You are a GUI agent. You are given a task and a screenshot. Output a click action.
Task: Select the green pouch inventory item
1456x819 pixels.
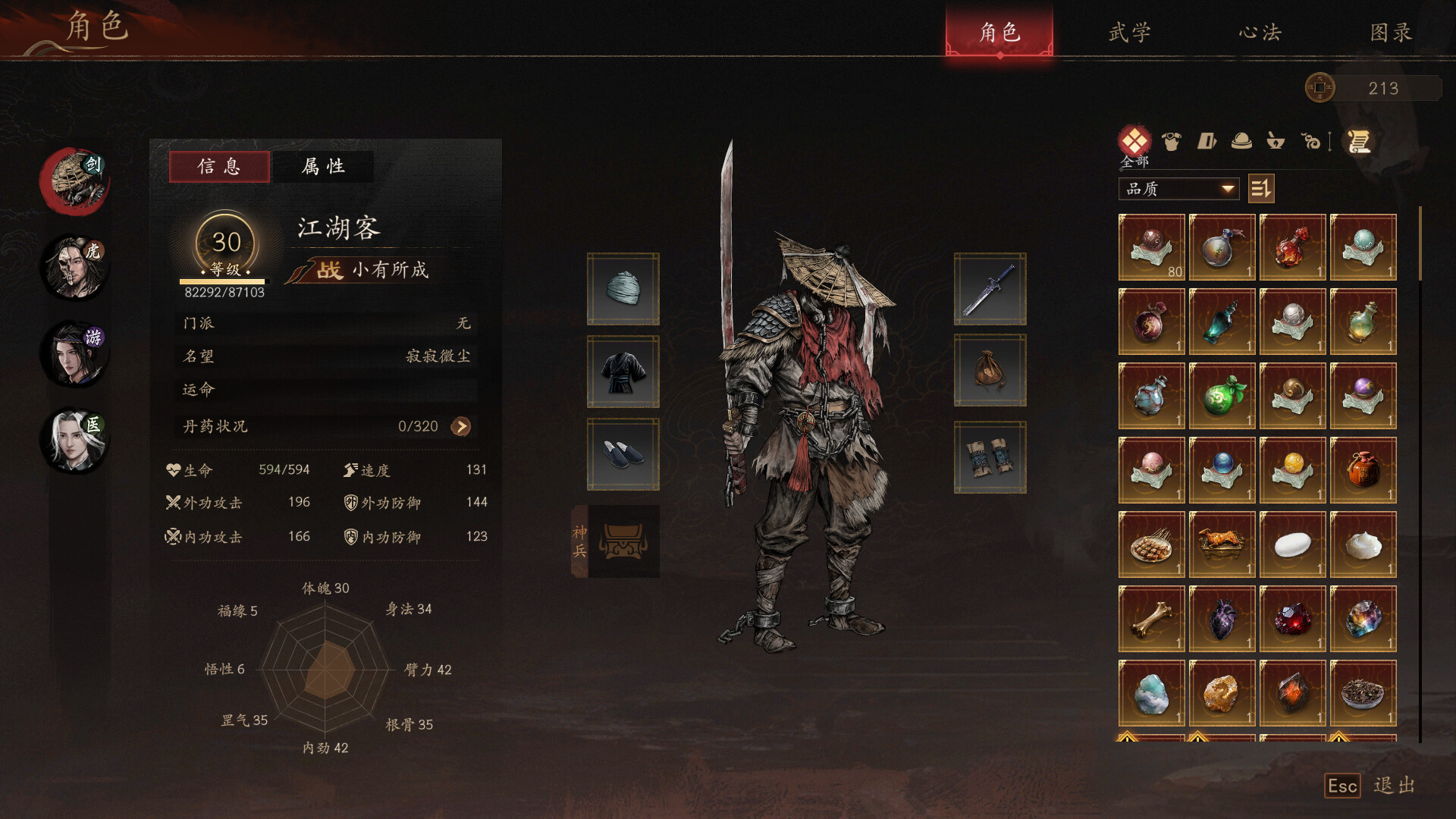point(1222,396)
